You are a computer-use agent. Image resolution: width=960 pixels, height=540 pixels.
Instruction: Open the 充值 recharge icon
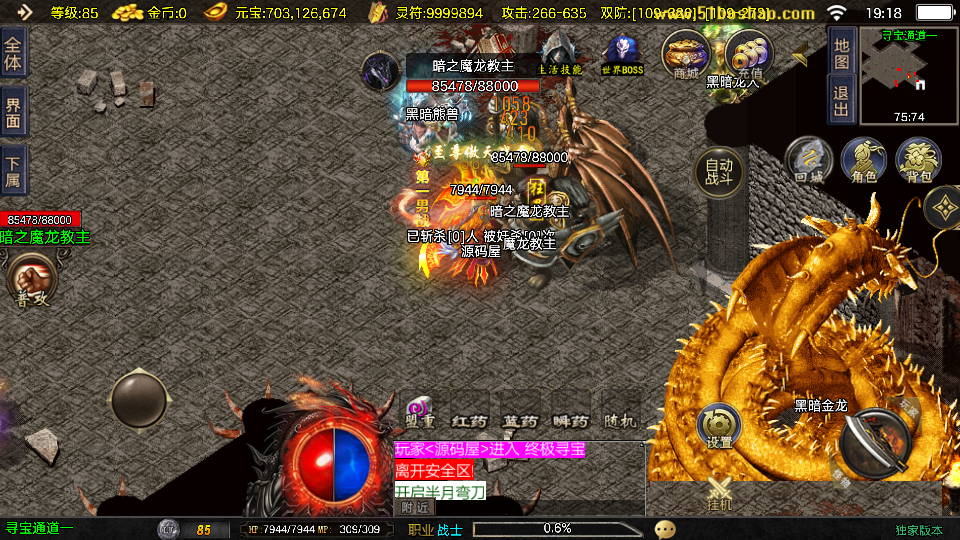(x=748, y=55)
